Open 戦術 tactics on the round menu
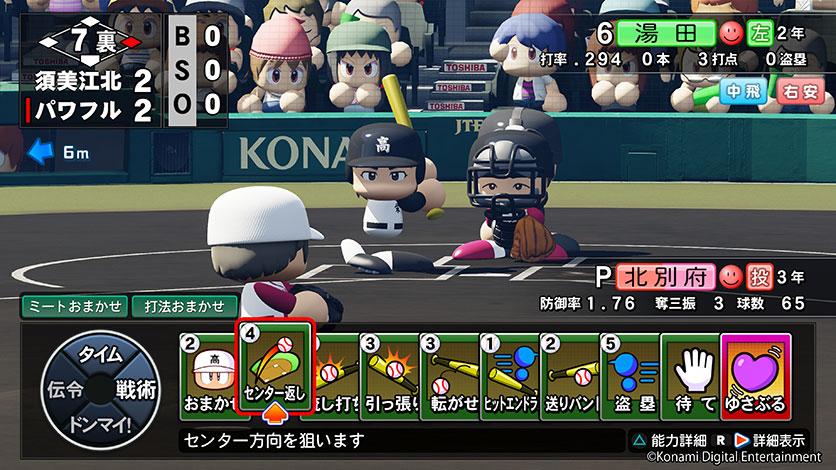This screenshot has height=470, width=836. pyautogui.click(x=138, y=390)
